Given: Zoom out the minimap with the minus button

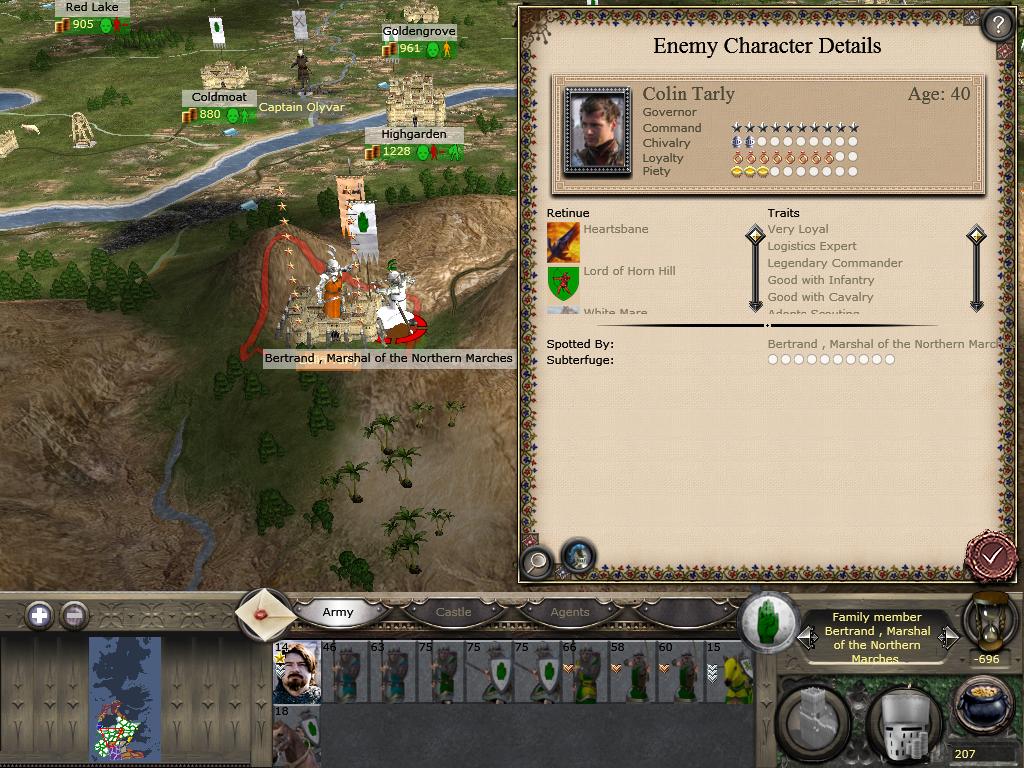Looking at the screenshot, I should point(74,615).
